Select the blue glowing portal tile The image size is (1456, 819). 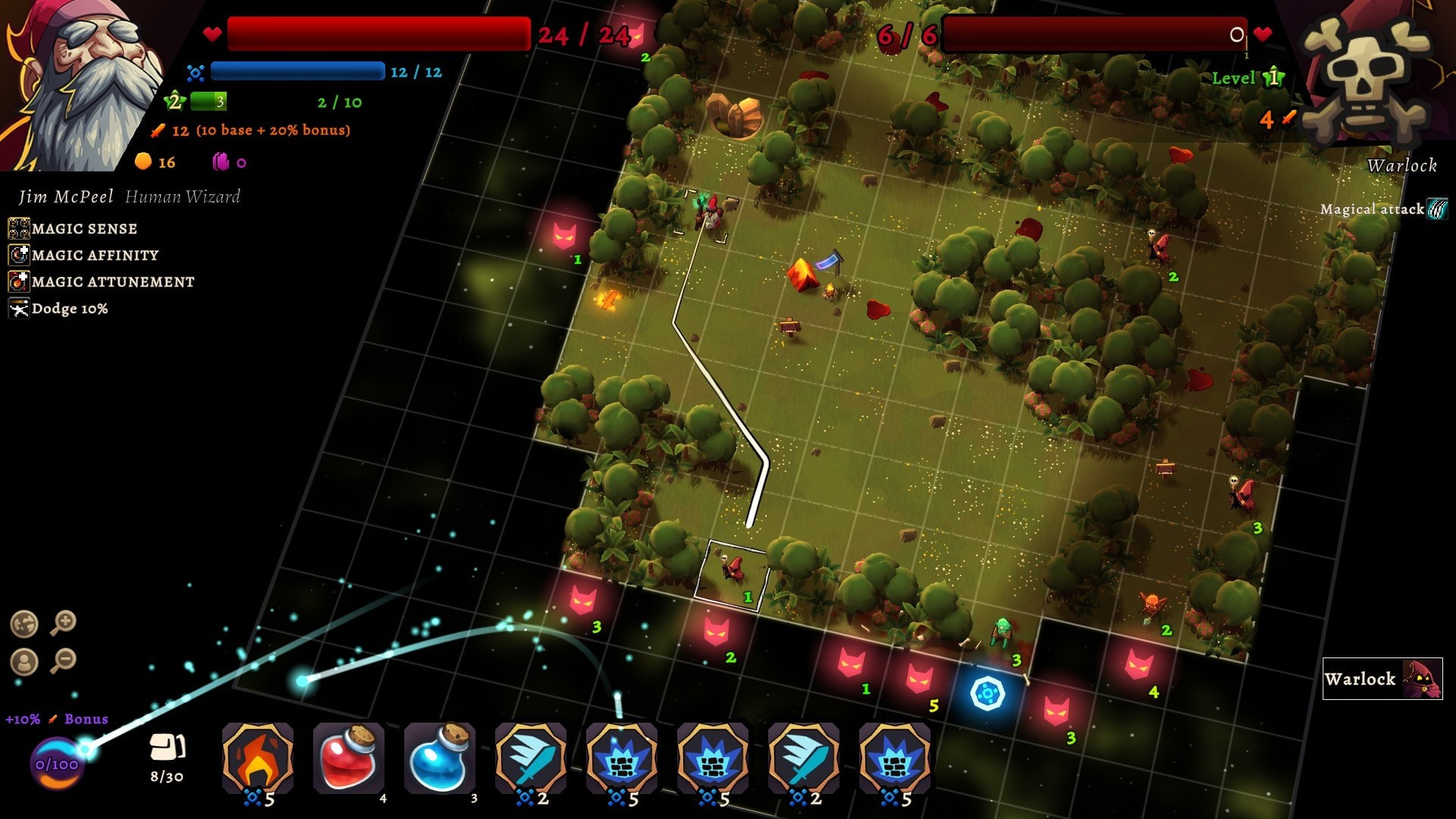pos(987,693)
